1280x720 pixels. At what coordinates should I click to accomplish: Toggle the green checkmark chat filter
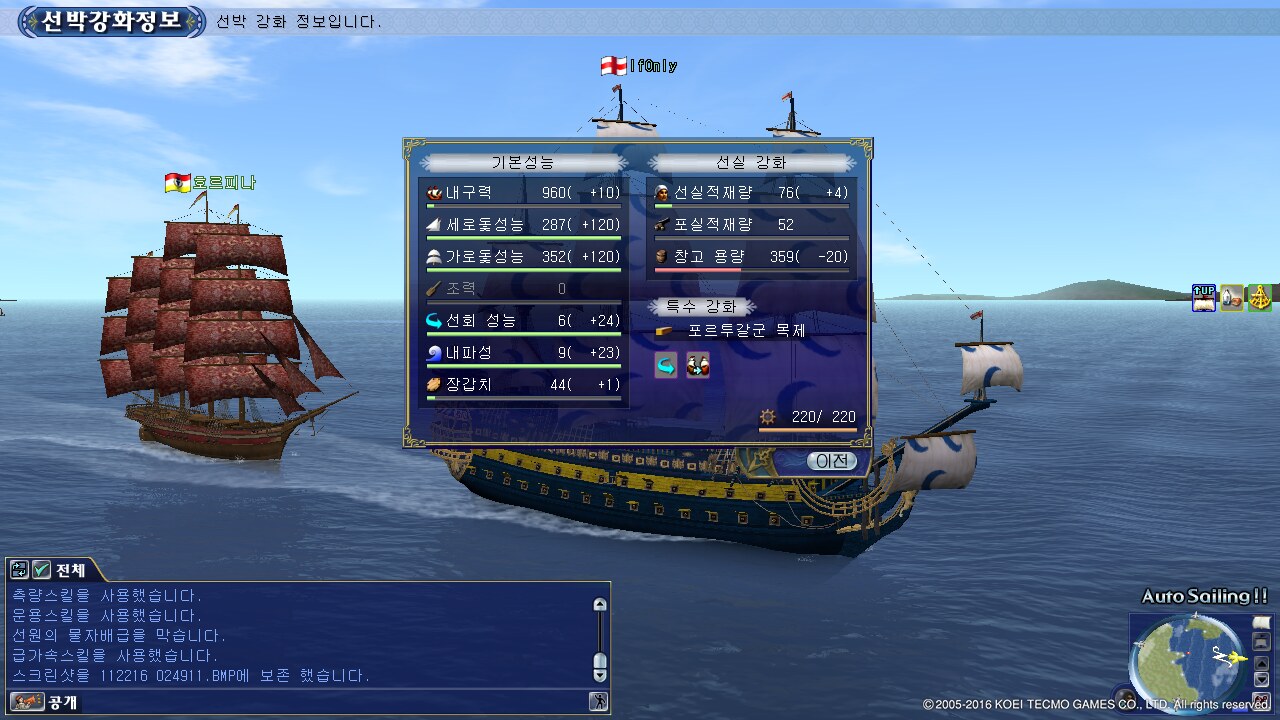pos(41,570)
